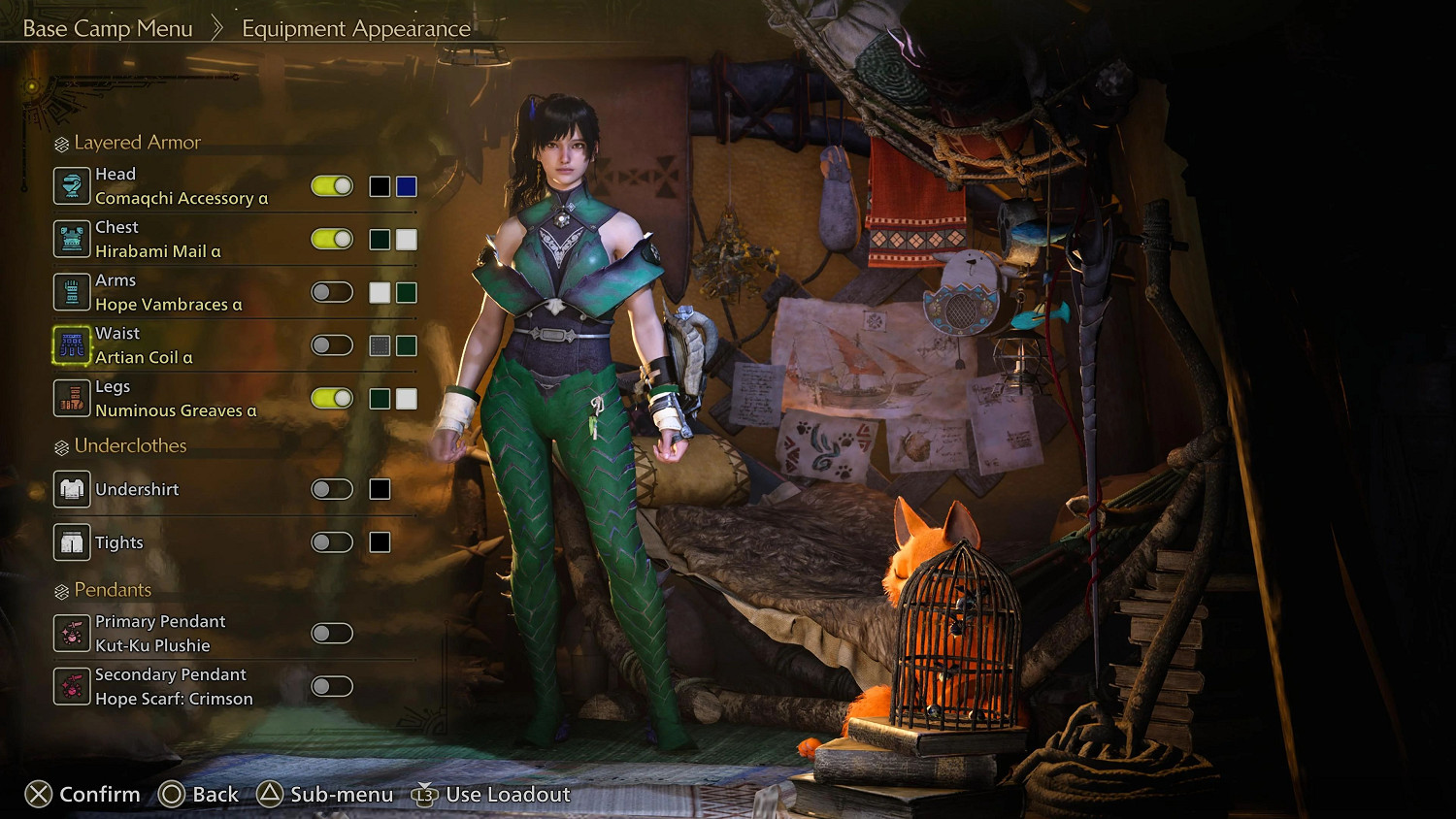This screenshot has height=819, width=1456.
Task: Toggle the Chest armor visibility switch
Action: tap(332, 240)
